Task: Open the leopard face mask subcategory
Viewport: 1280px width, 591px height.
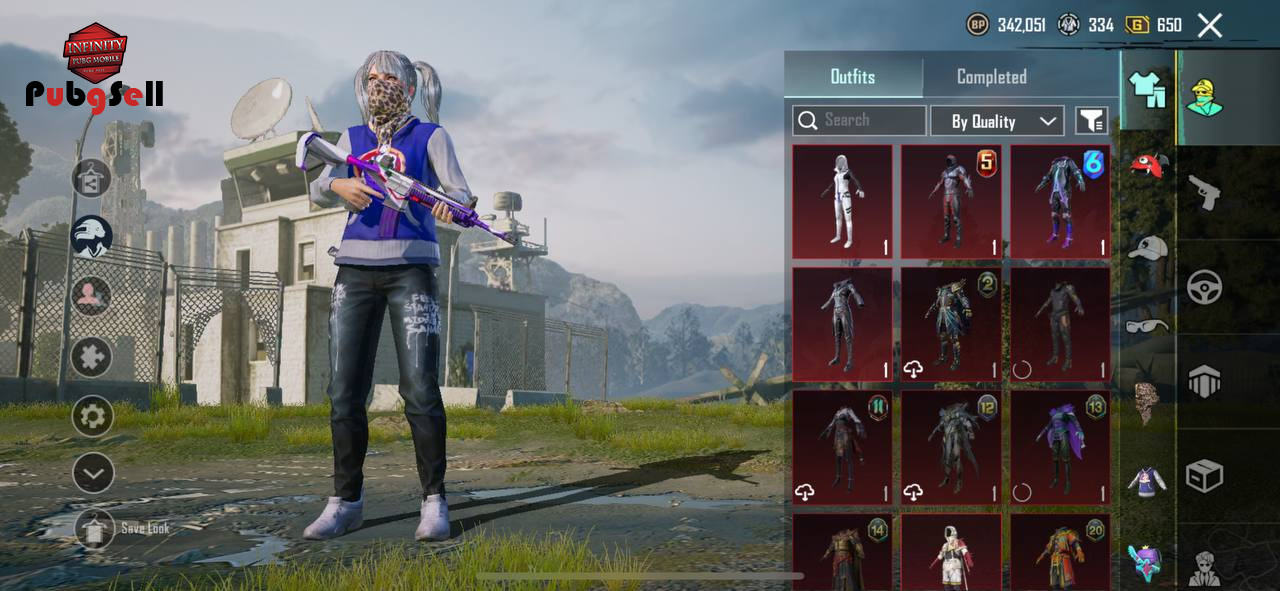Action: point(1147,401)
